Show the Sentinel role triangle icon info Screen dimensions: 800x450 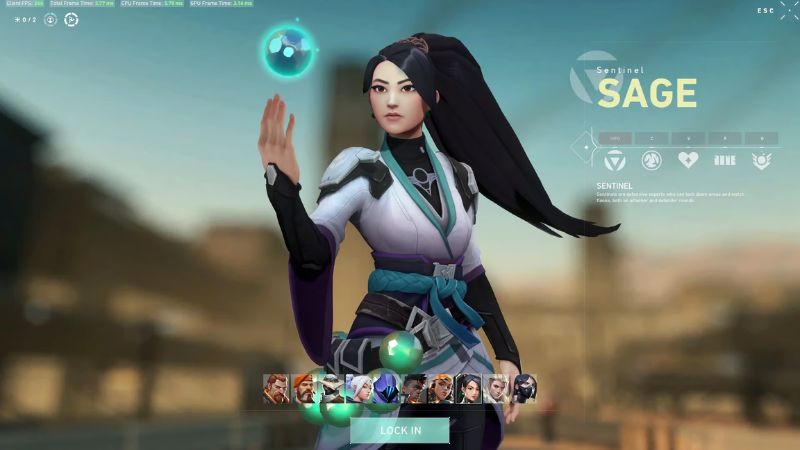pos(614,160)
